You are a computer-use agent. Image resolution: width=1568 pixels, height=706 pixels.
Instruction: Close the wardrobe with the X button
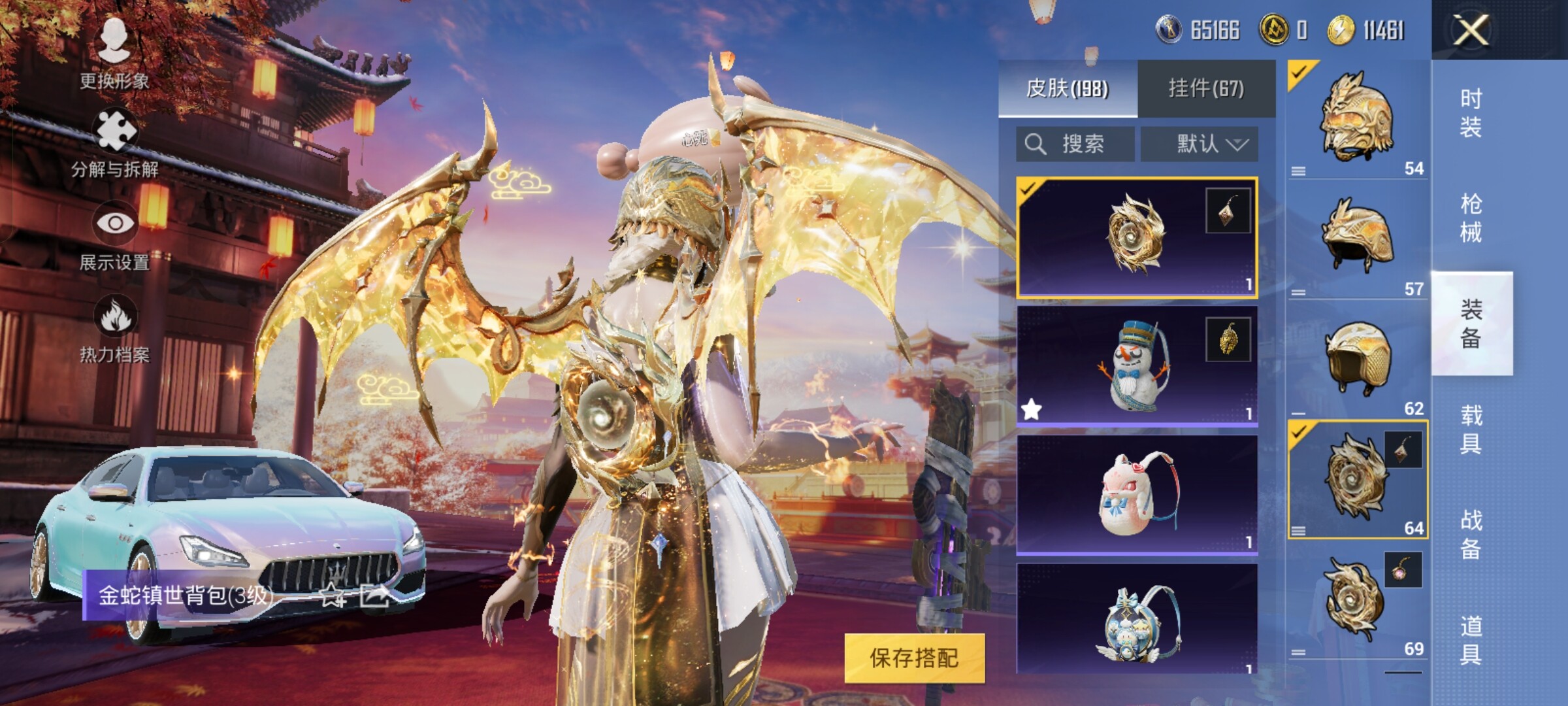point(1470,30)
